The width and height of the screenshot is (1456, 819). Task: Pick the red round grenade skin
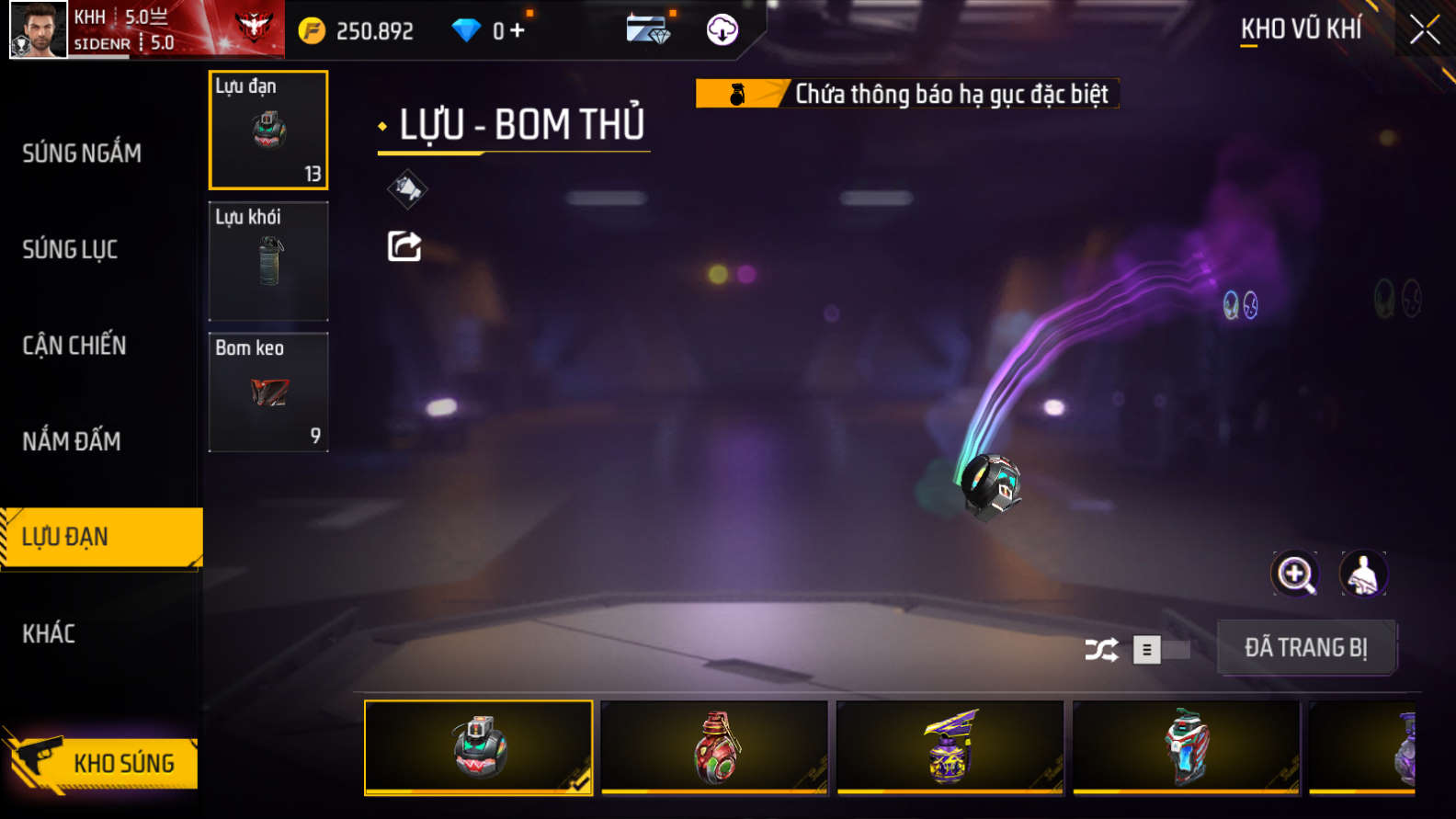(714, 747)
